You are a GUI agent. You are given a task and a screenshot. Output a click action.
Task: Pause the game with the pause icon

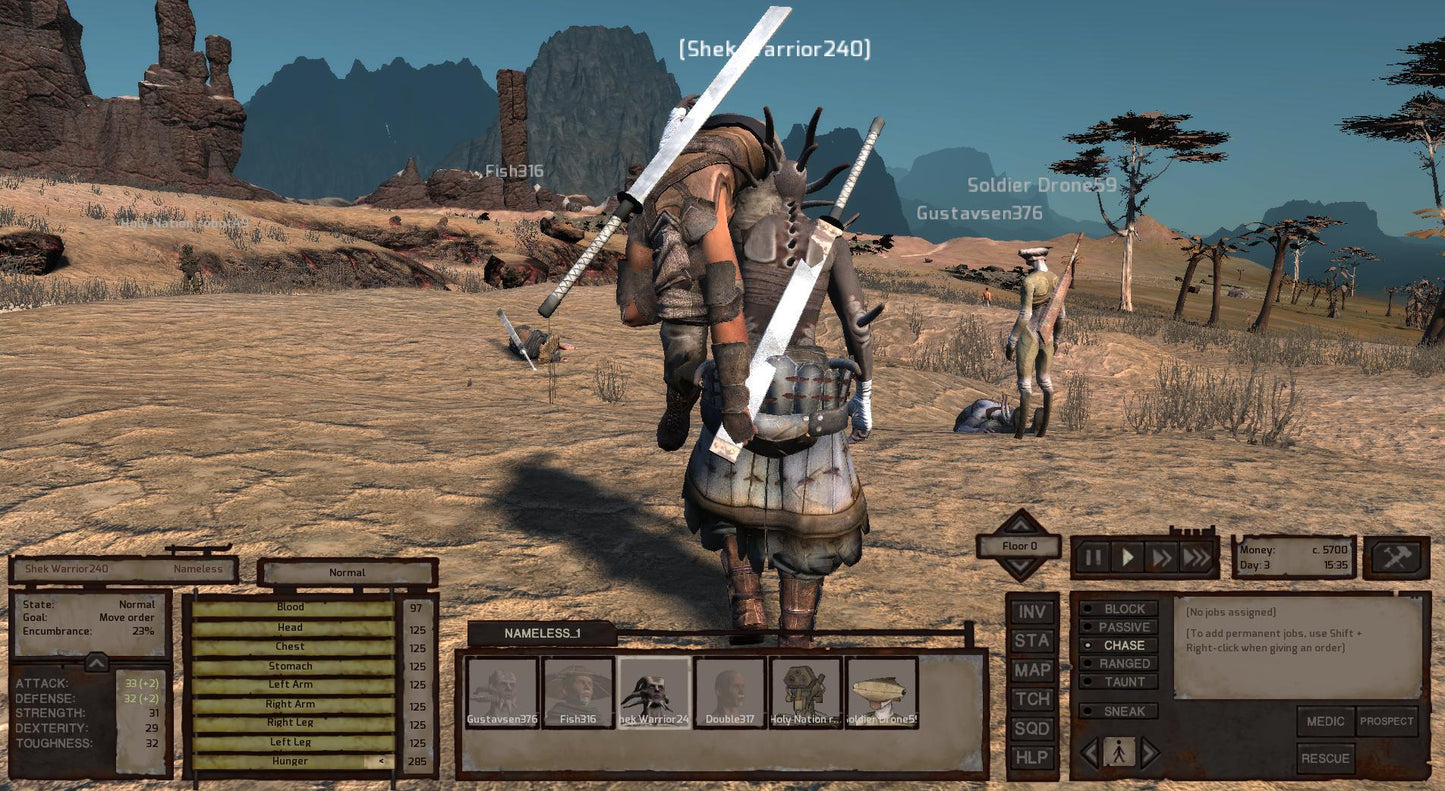coord(1092,557)
